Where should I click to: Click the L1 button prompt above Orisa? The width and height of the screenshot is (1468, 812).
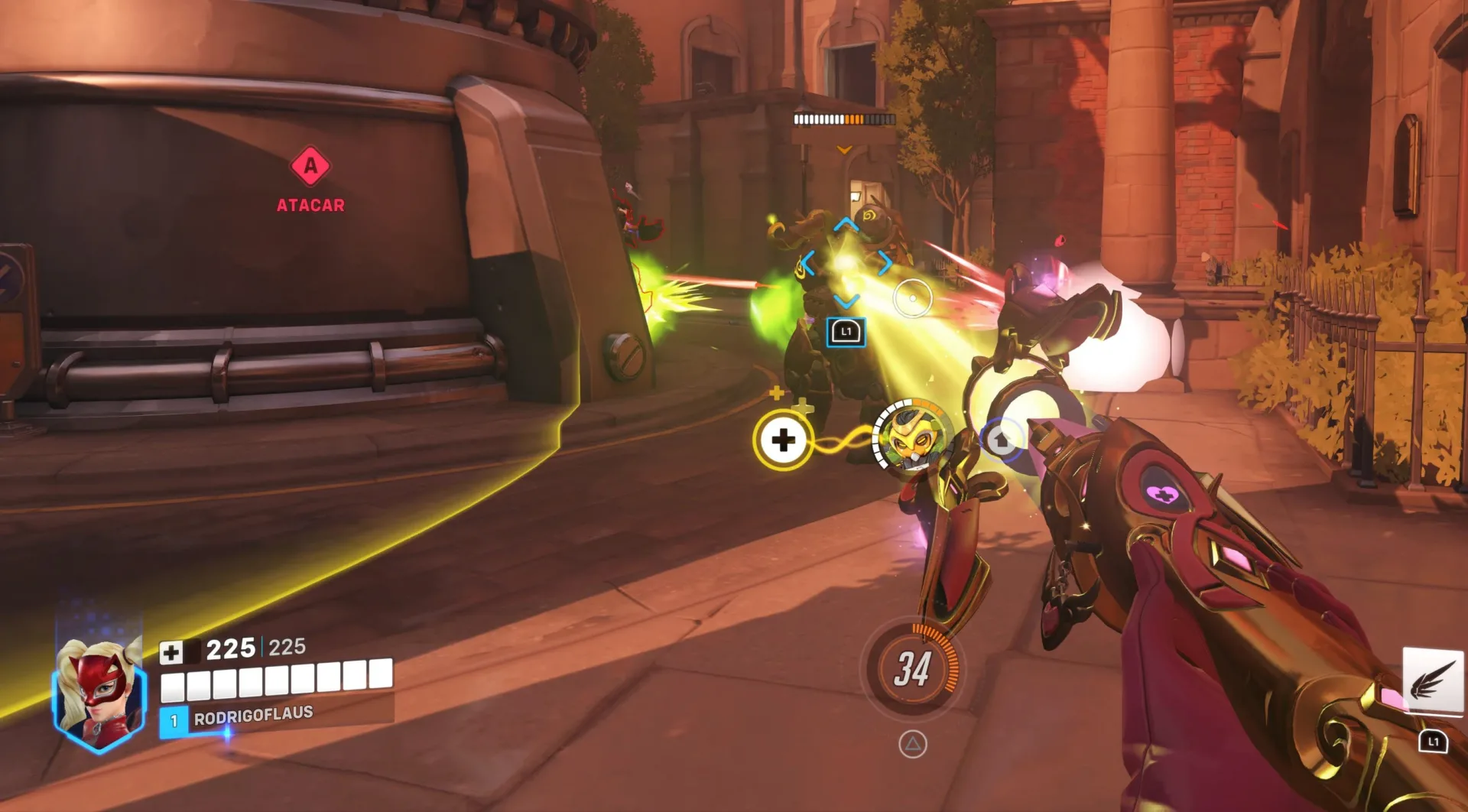click(846, 331)
